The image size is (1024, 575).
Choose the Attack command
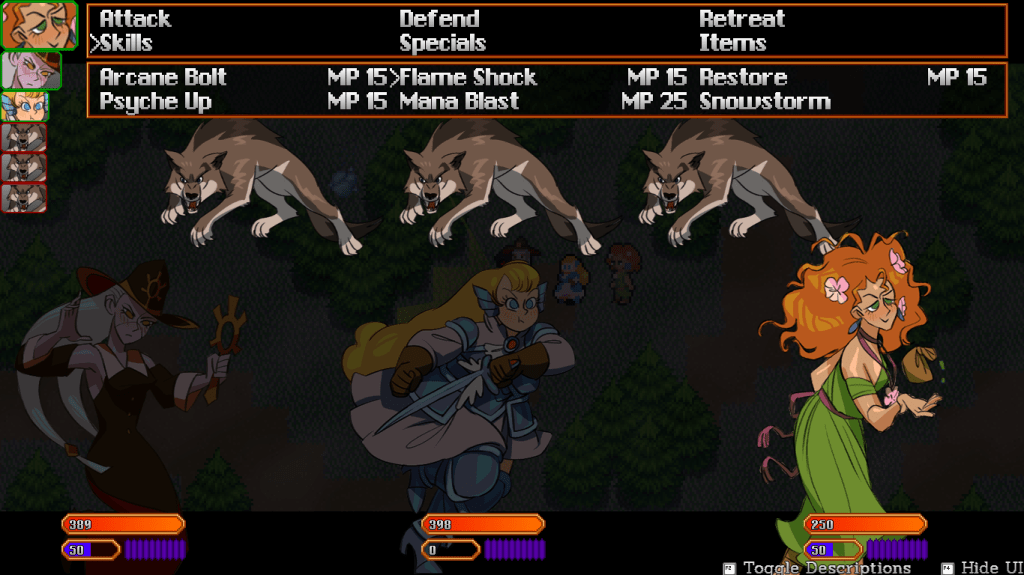click(135, 19)
